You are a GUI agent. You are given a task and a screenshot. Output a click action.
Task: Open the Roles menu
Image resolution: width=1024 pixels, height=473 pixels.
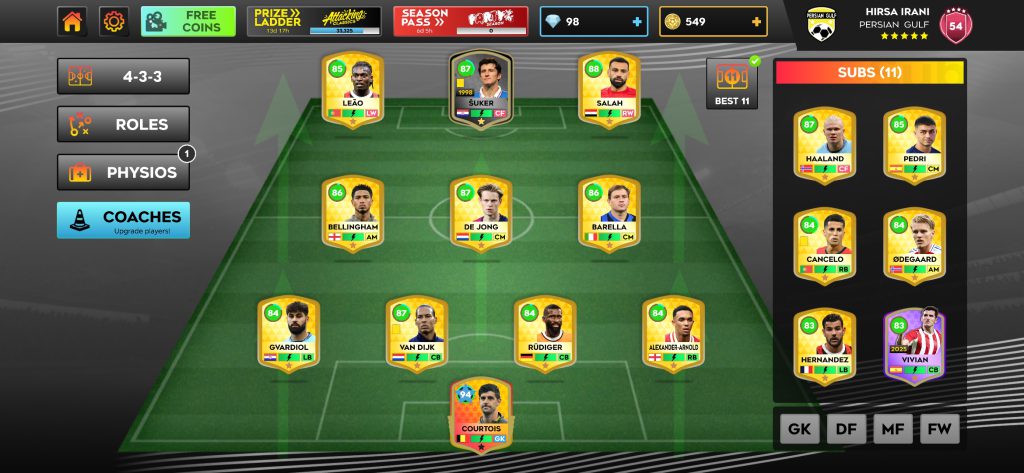(x=124, y=124)
